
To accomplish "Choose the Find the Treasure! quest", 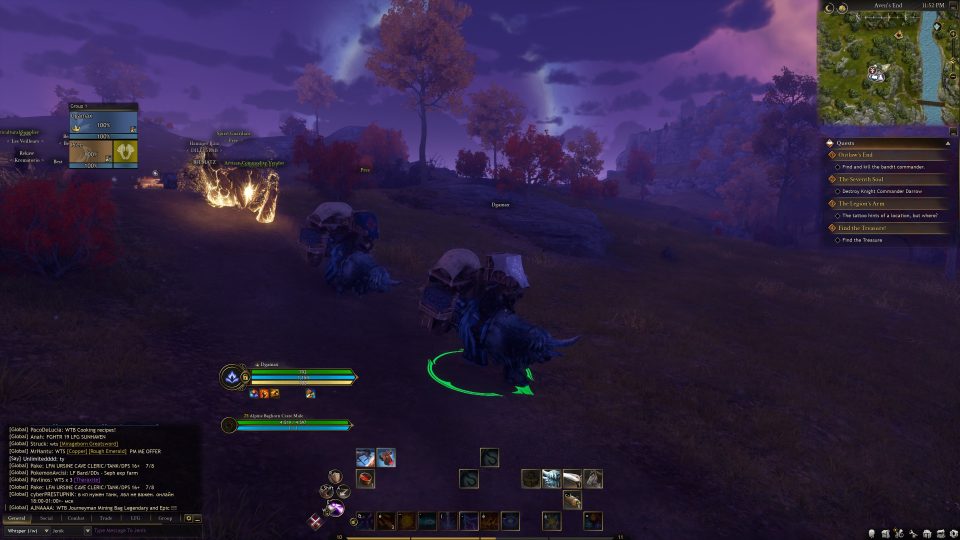I will (x=866, y=228).
